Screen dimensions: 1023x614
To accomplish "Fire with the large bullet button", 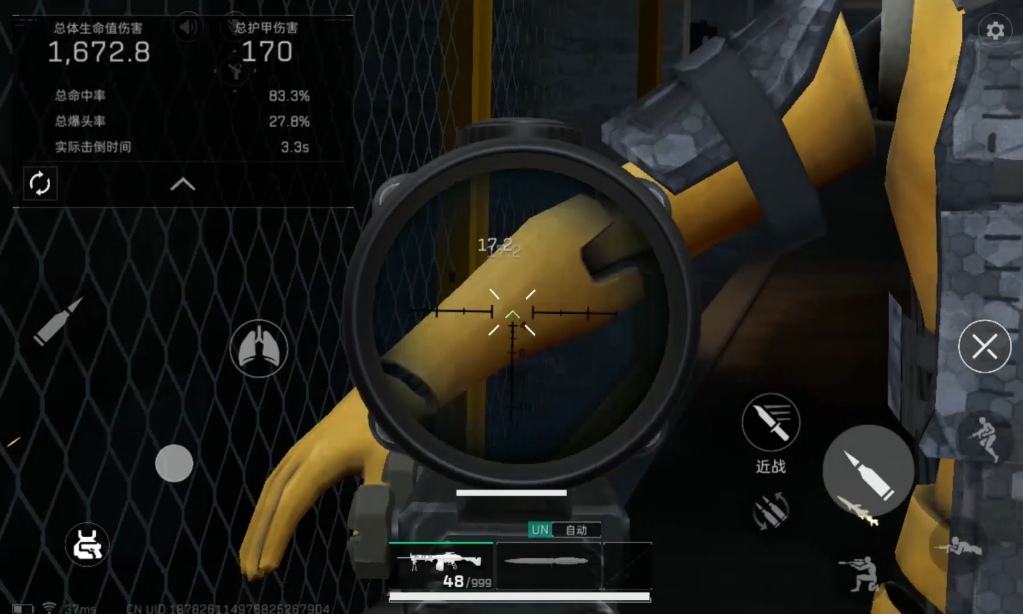I will tap(867, 471).
